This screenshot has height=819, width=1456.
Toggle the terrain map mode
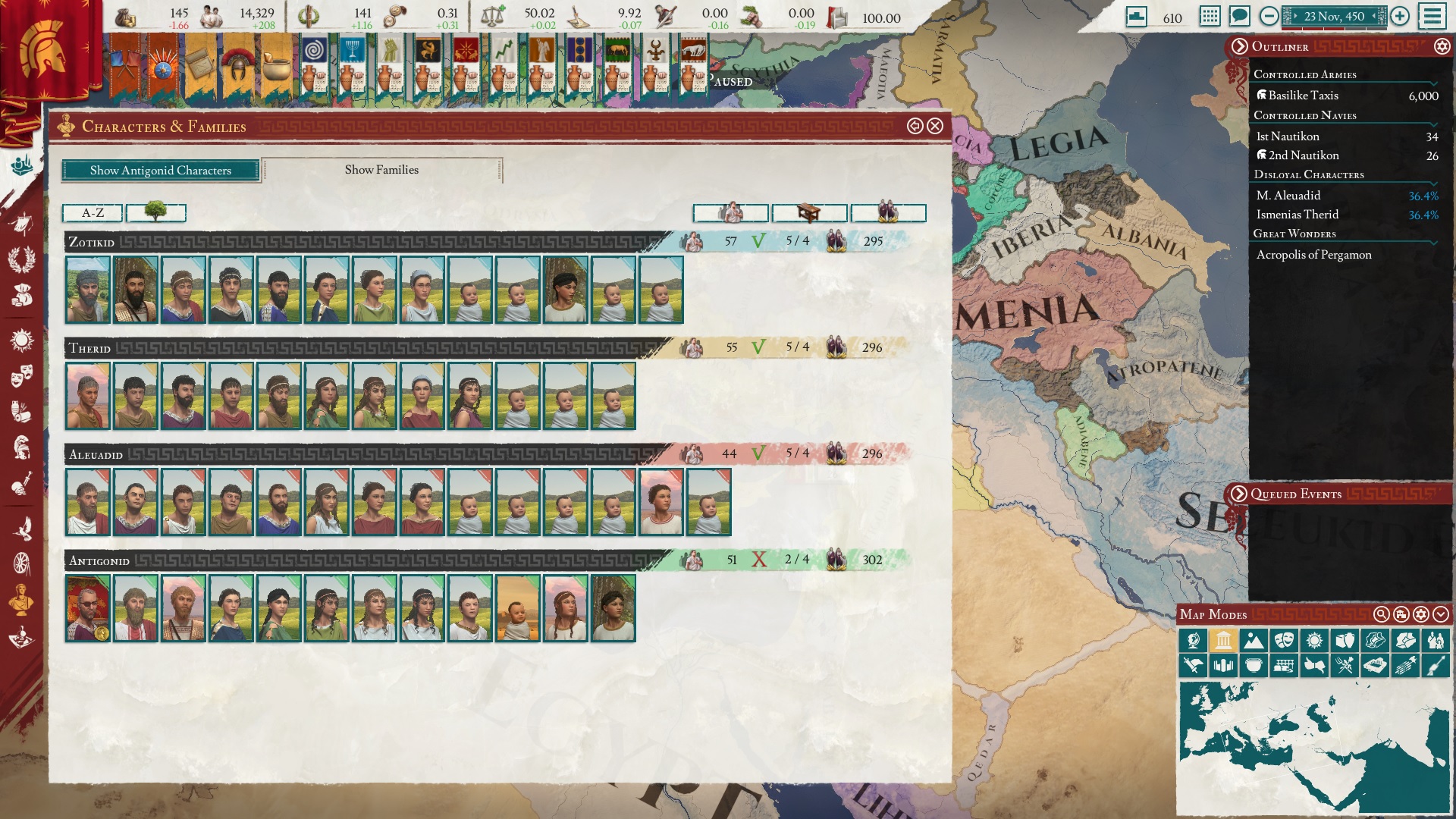(x=1254, y=640)
